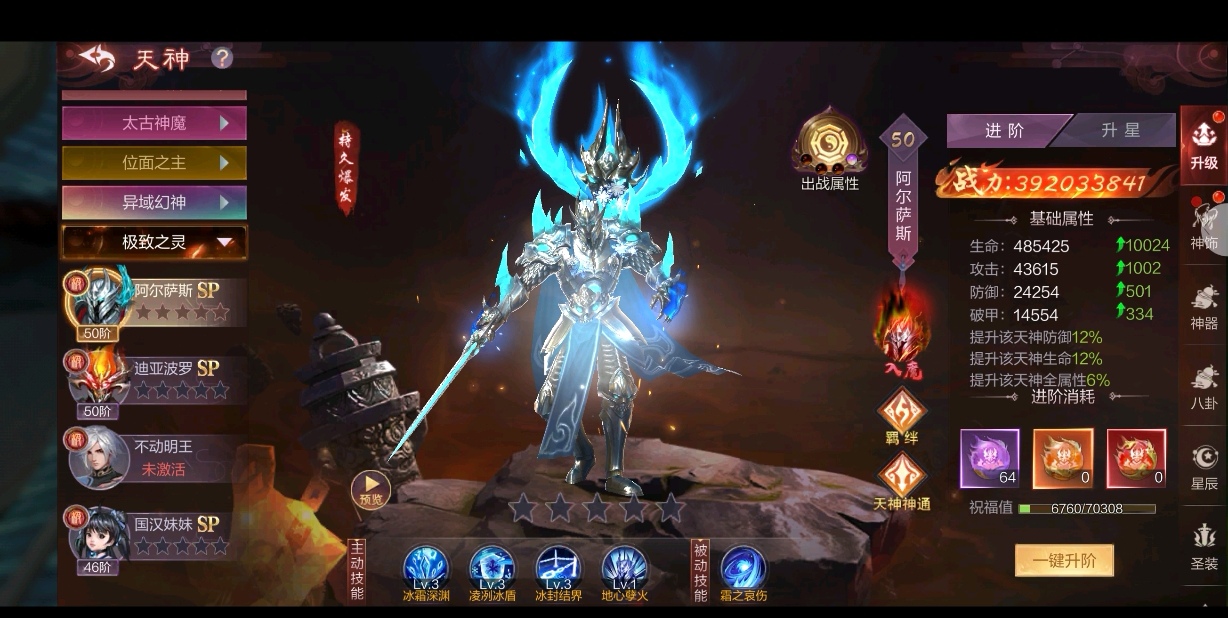This screenshot has width=1228, height=618.
Task: Open the 羁绊 bond icon
Action: click(x=901, y=416)
